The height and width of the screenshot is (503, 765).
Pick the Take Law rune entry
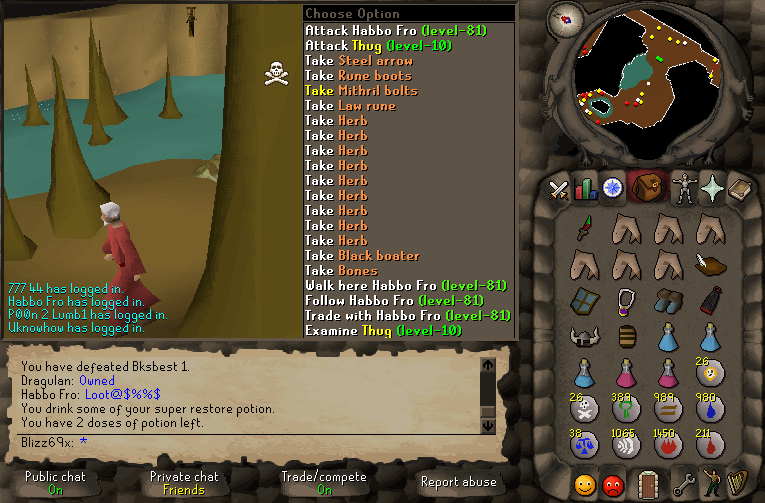click(x=350, y=106)
